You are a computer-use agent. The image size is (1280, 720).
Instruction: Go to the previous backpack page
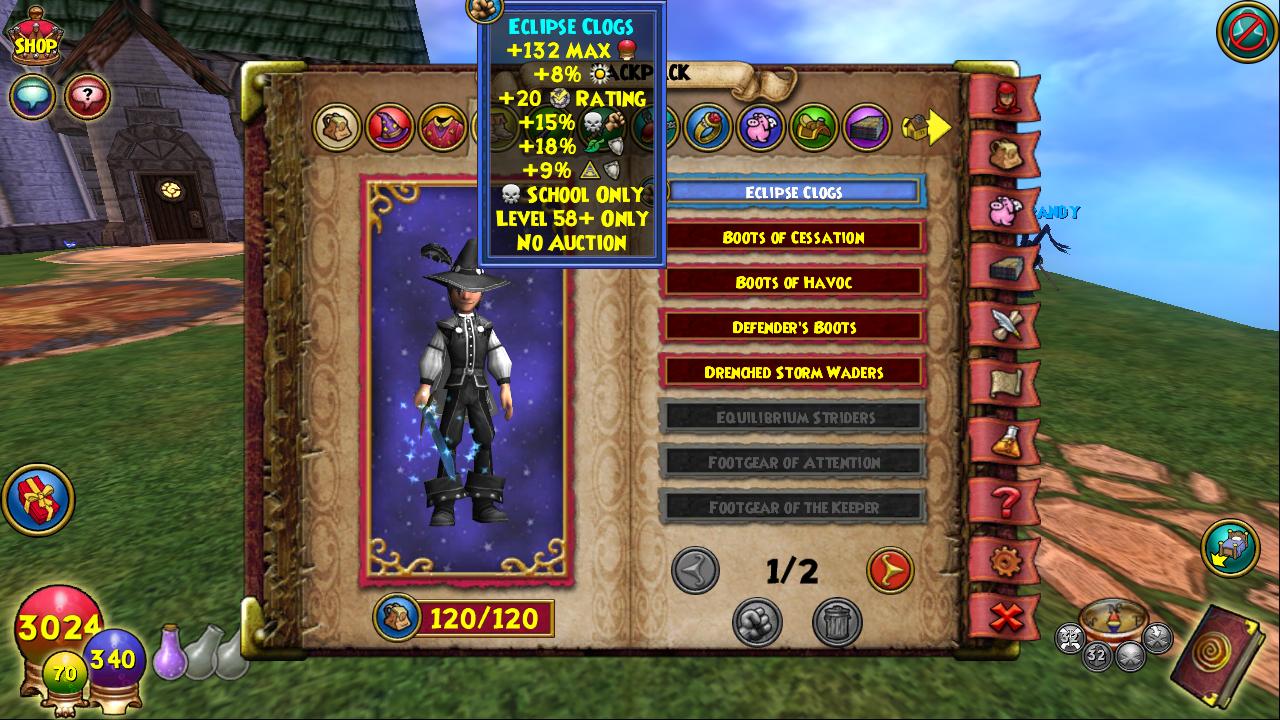695,571
